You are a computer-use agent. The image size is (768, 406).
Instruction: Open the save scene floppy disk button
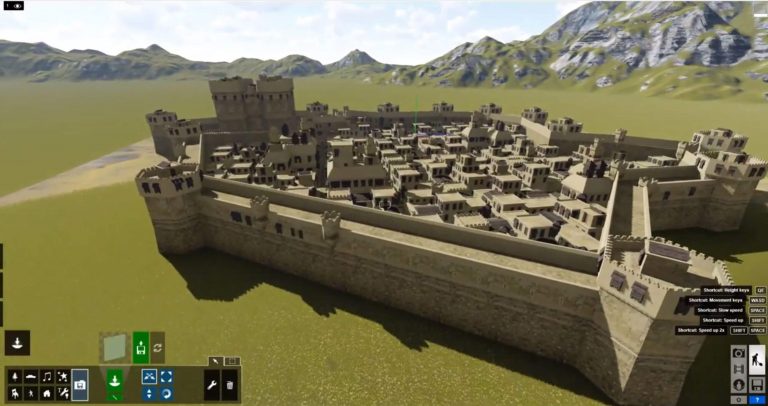tap(757, 384)
